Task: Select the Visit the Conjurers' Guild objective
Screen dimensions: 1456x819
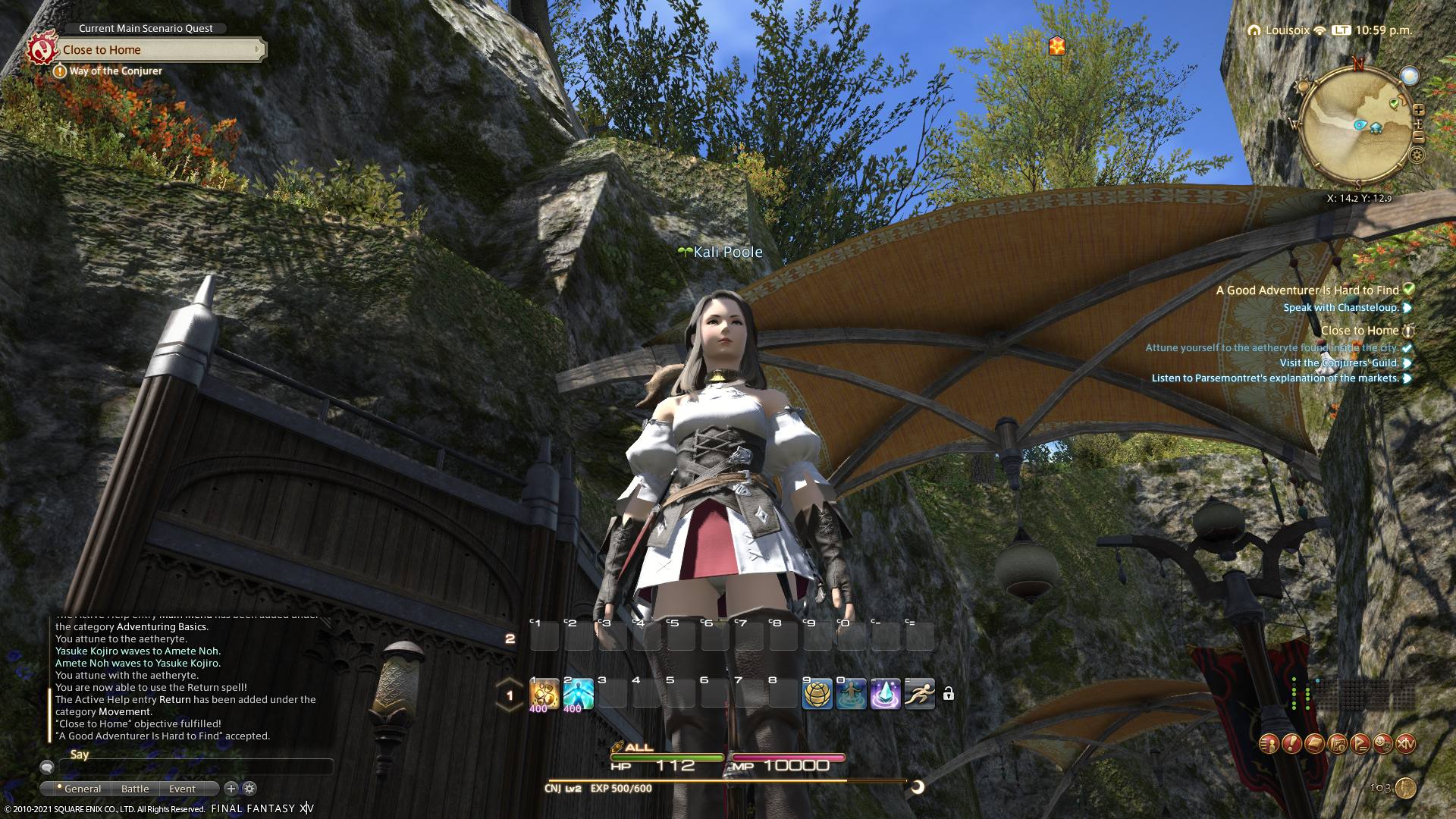Action: tap(1339, 363)
